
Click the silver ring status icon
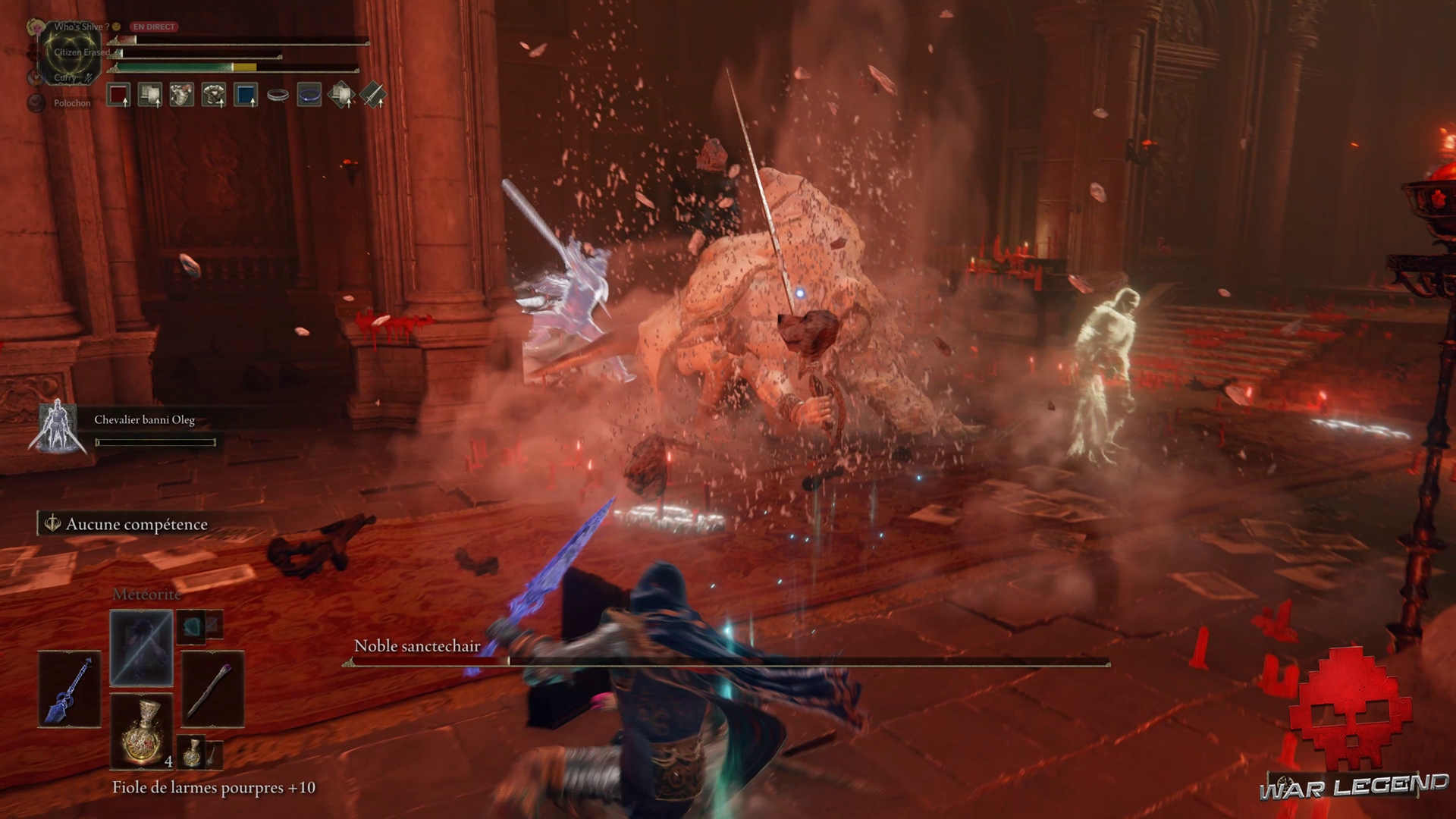[x=278, y=96]
